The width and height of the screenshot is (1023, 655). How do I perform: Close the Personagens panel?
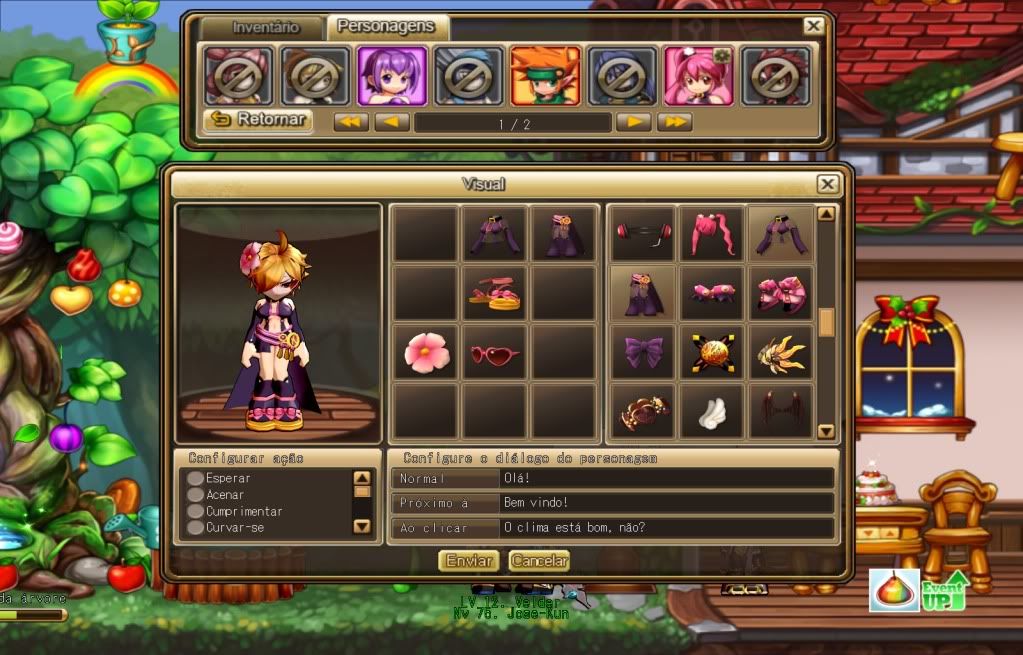pos(814,27)
